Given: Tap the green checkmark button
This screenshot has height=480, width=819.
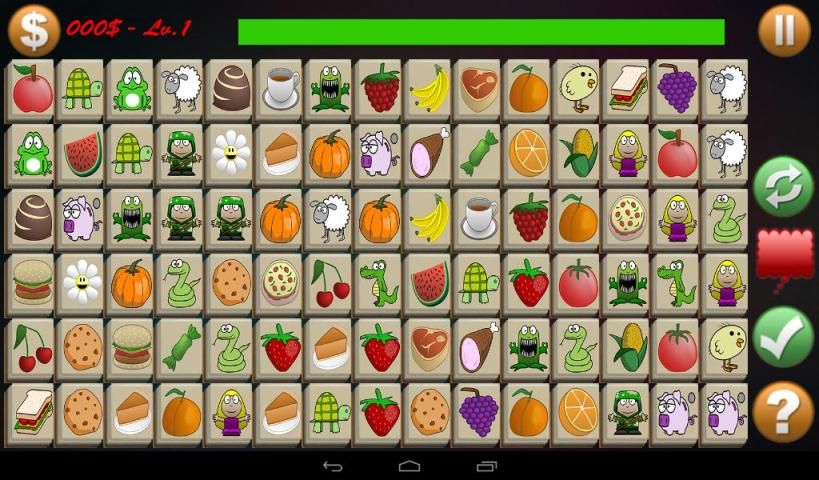Looking at the screenshot, I should tap(783, 337).
